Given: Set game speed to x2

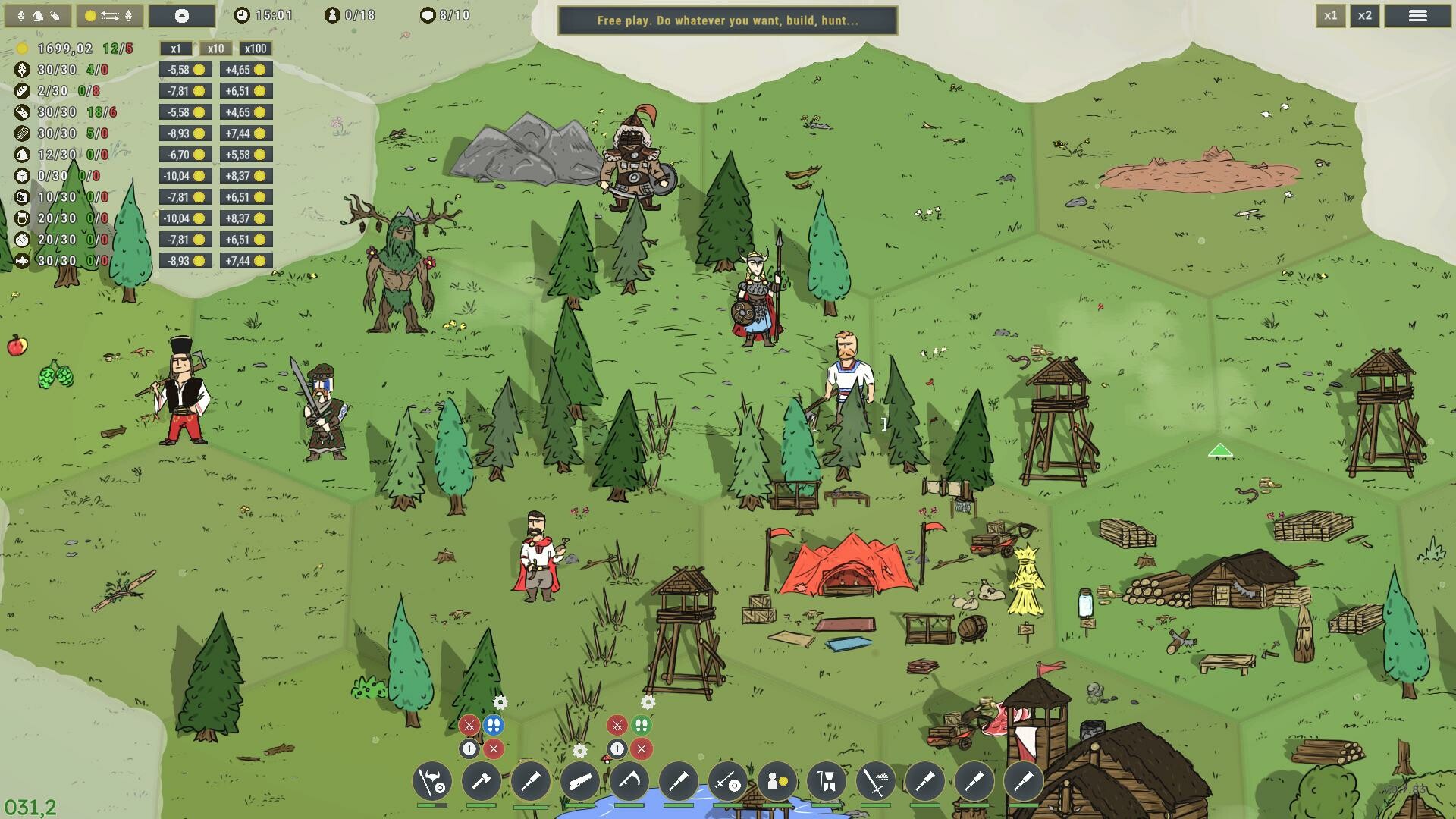Looking at the screenshot, I should (1364, 16).
